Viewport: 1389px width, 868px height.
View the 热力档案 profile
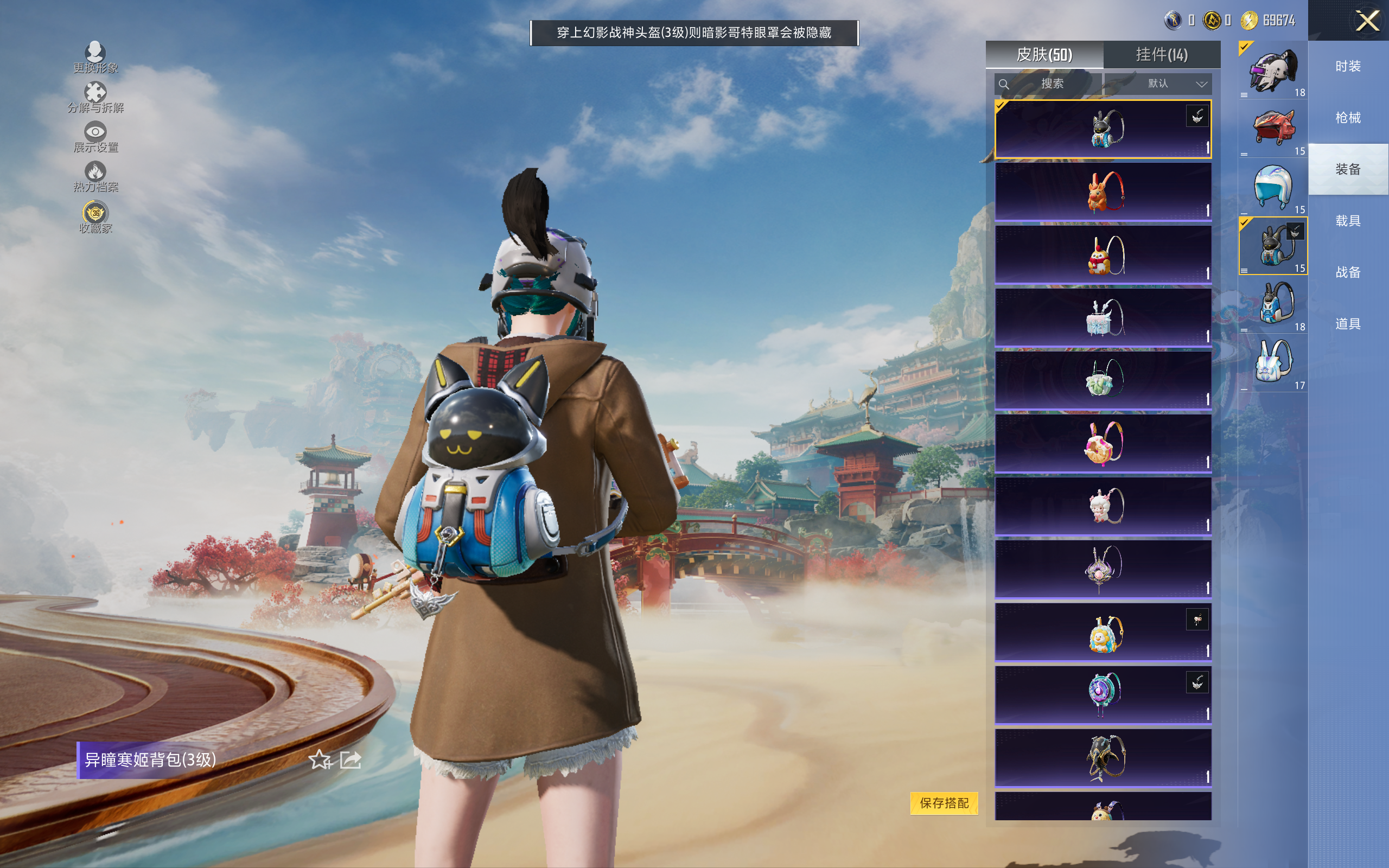95,176
